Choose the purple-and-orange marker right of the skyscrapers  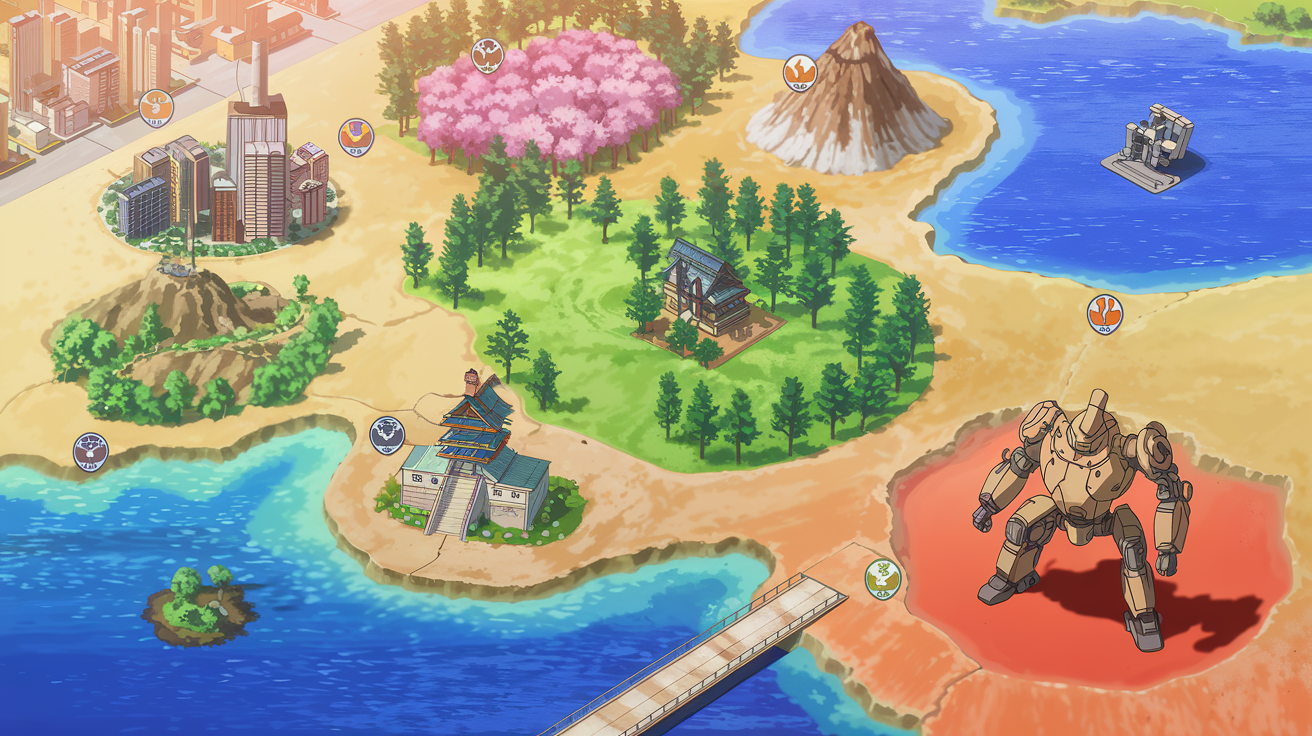coord(355,136)
